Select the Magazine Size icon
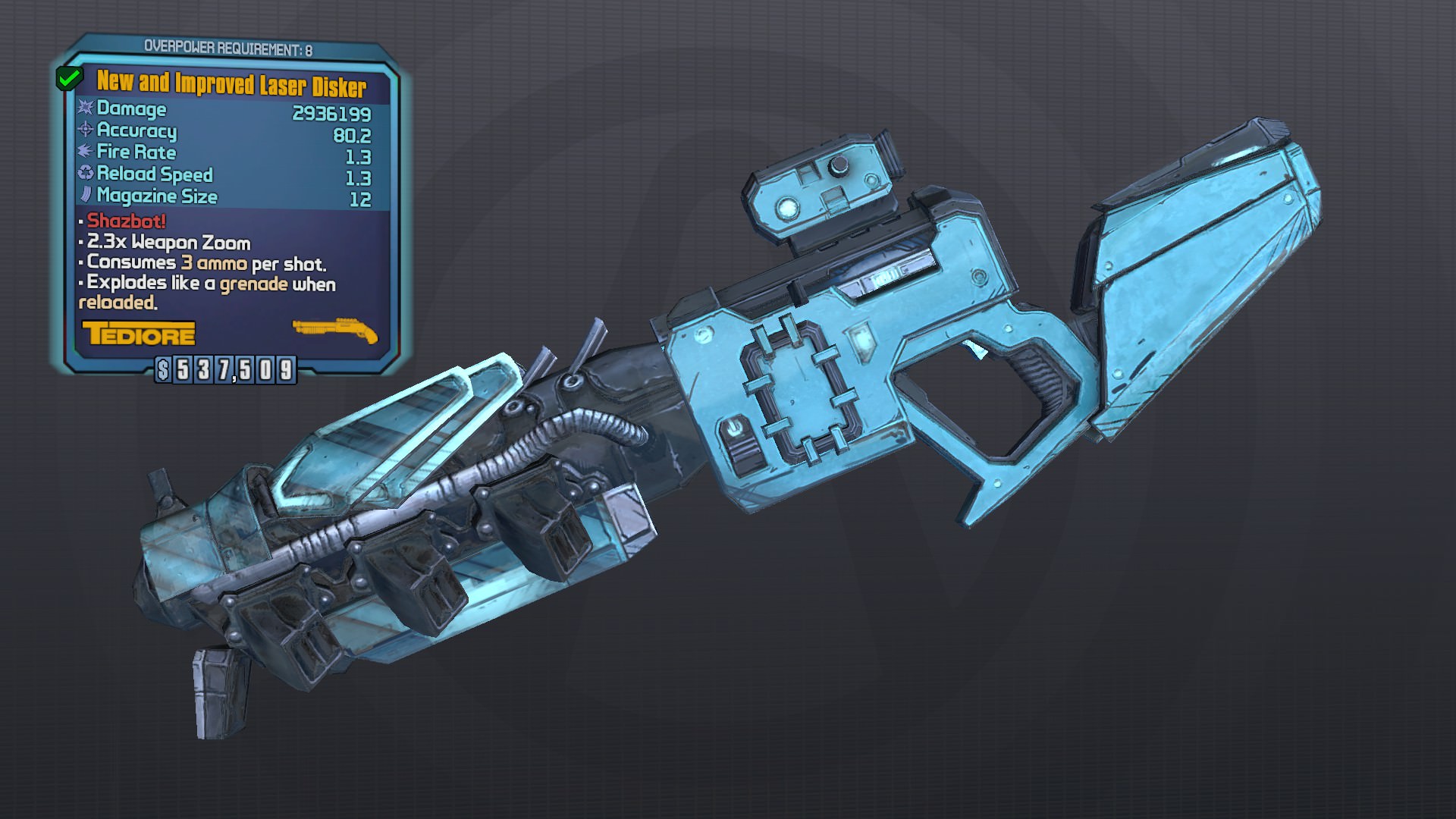Viewport: 1456px width, 819px height. (84, 197)
